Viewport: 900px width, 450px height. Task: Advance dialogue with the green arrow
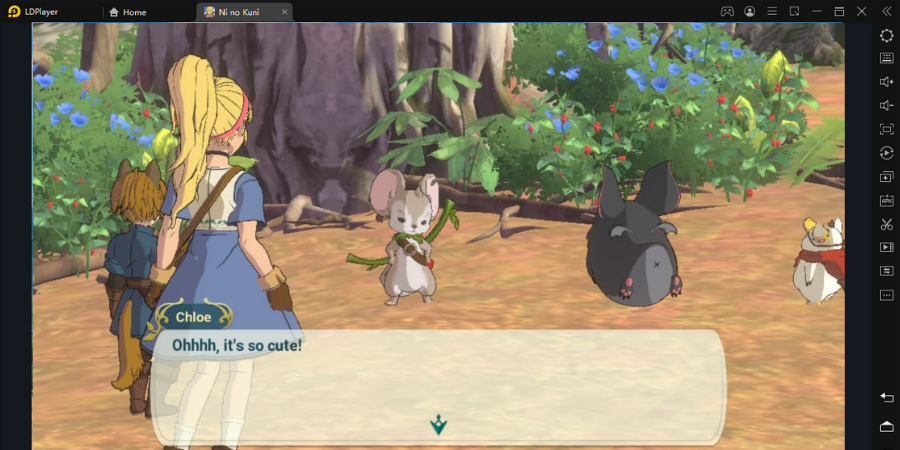click(438, 426)
